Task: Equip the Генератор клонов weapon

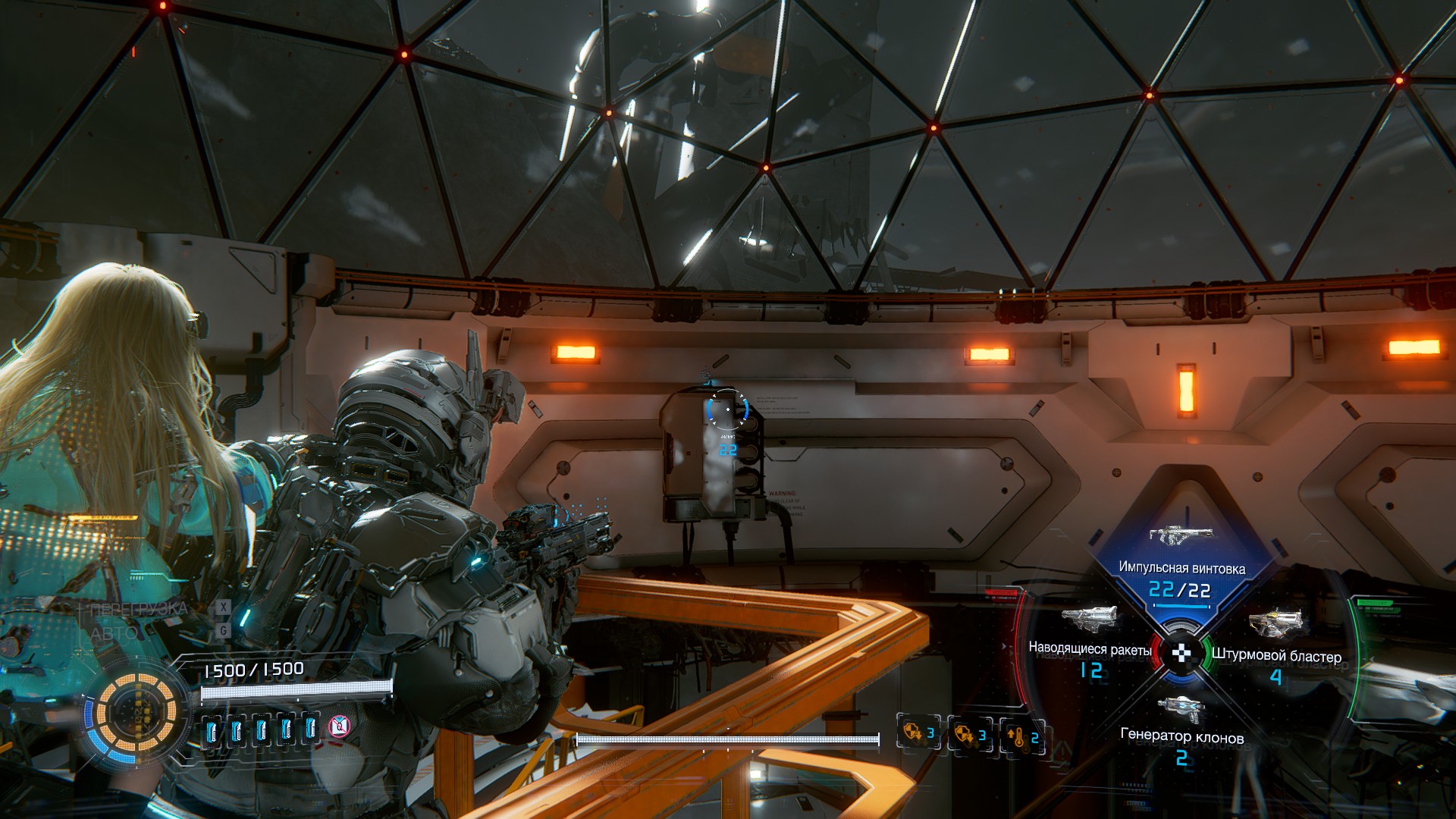Action: tap(1181, 735)
